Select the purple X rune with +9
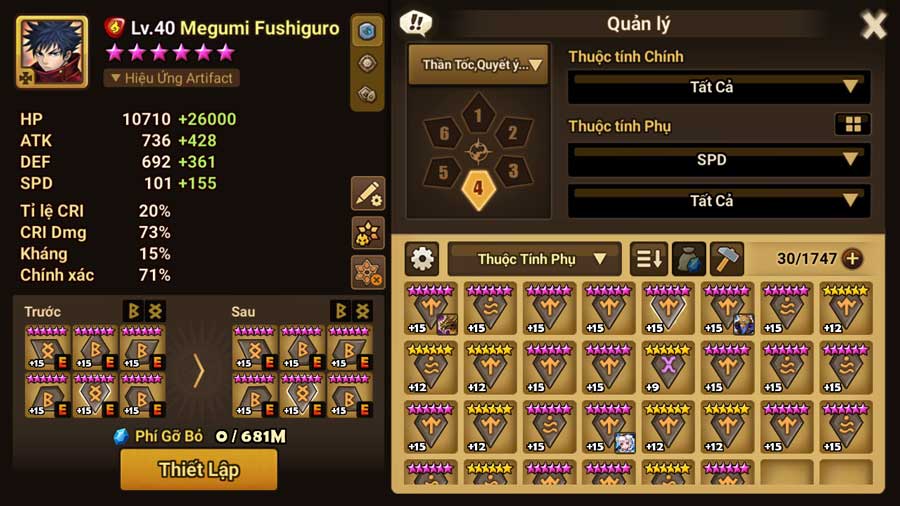The image size is (900, 506). point(667,367)
